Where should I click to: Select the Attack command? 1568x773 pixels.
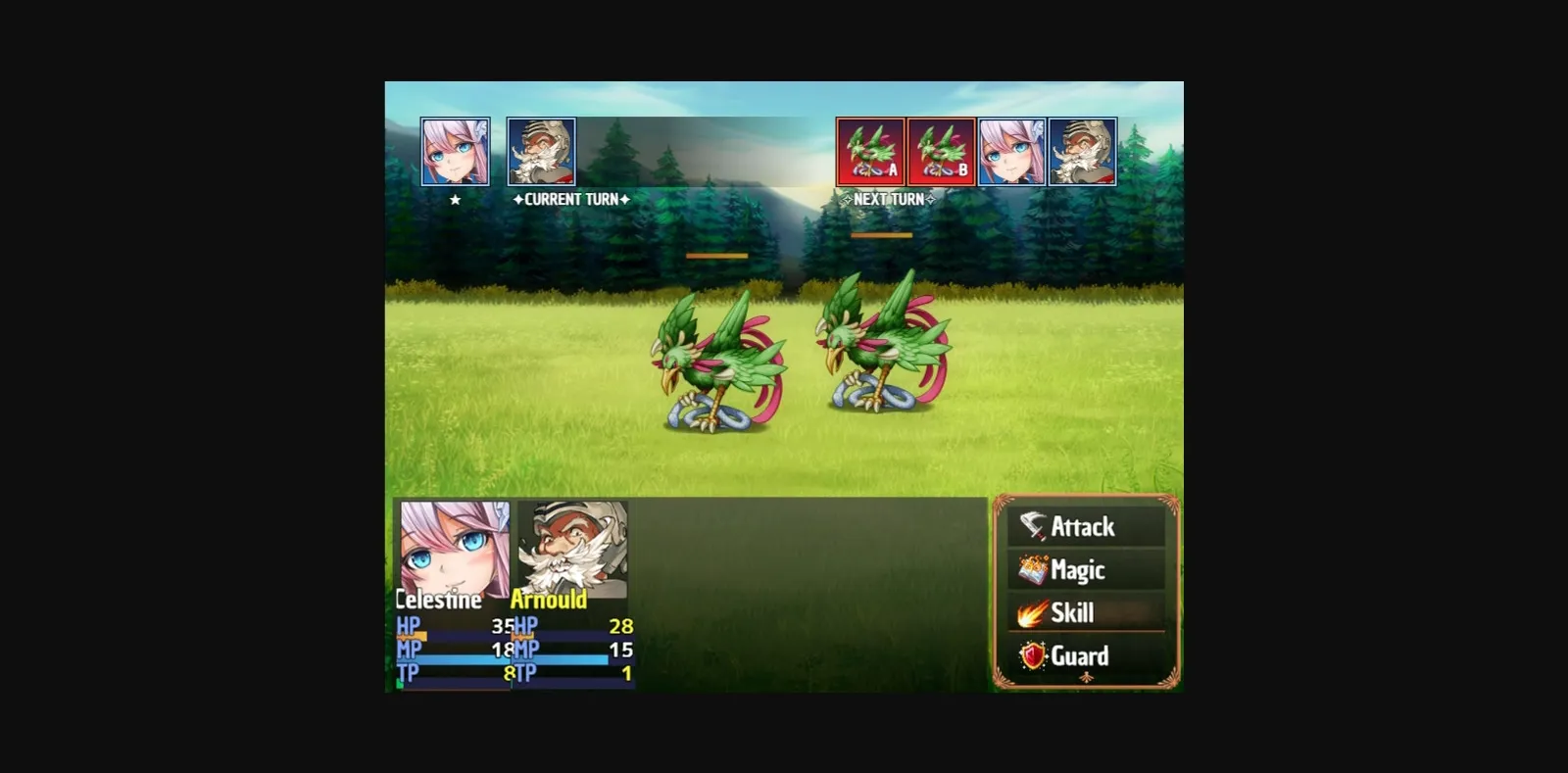[x=1083, y=526]
